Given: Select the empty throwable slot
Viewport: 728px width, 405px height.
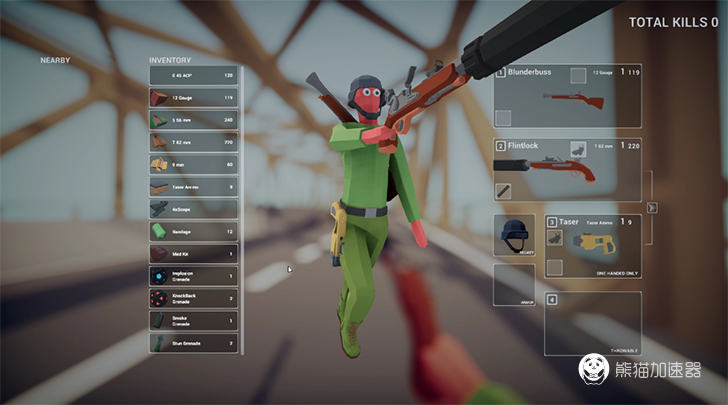Looking at the screenshot, I should [592, 323].
